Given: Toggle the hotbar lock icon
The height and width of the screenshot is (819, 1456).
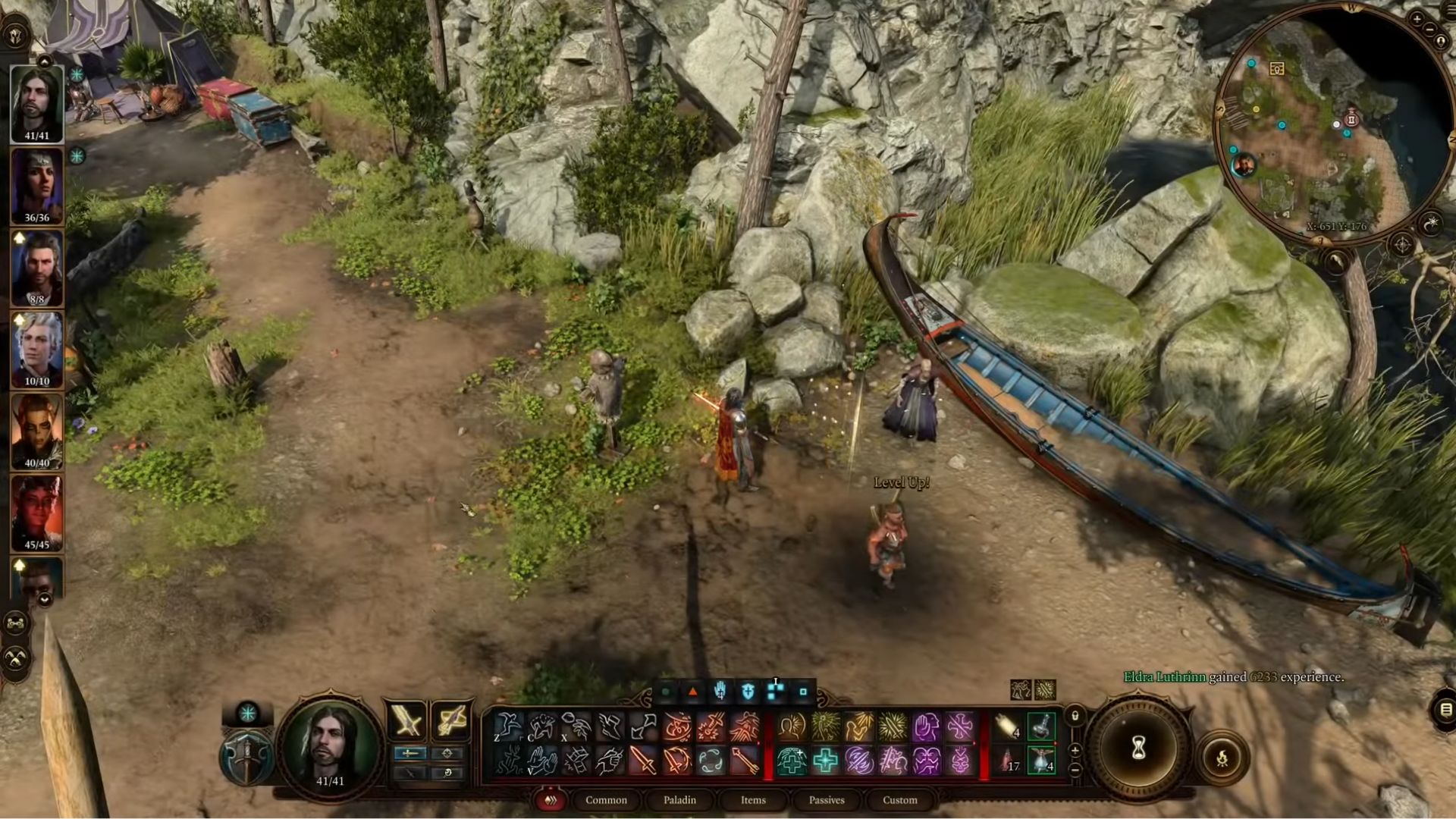Looking at the screenshot, I should point(1075,716).
